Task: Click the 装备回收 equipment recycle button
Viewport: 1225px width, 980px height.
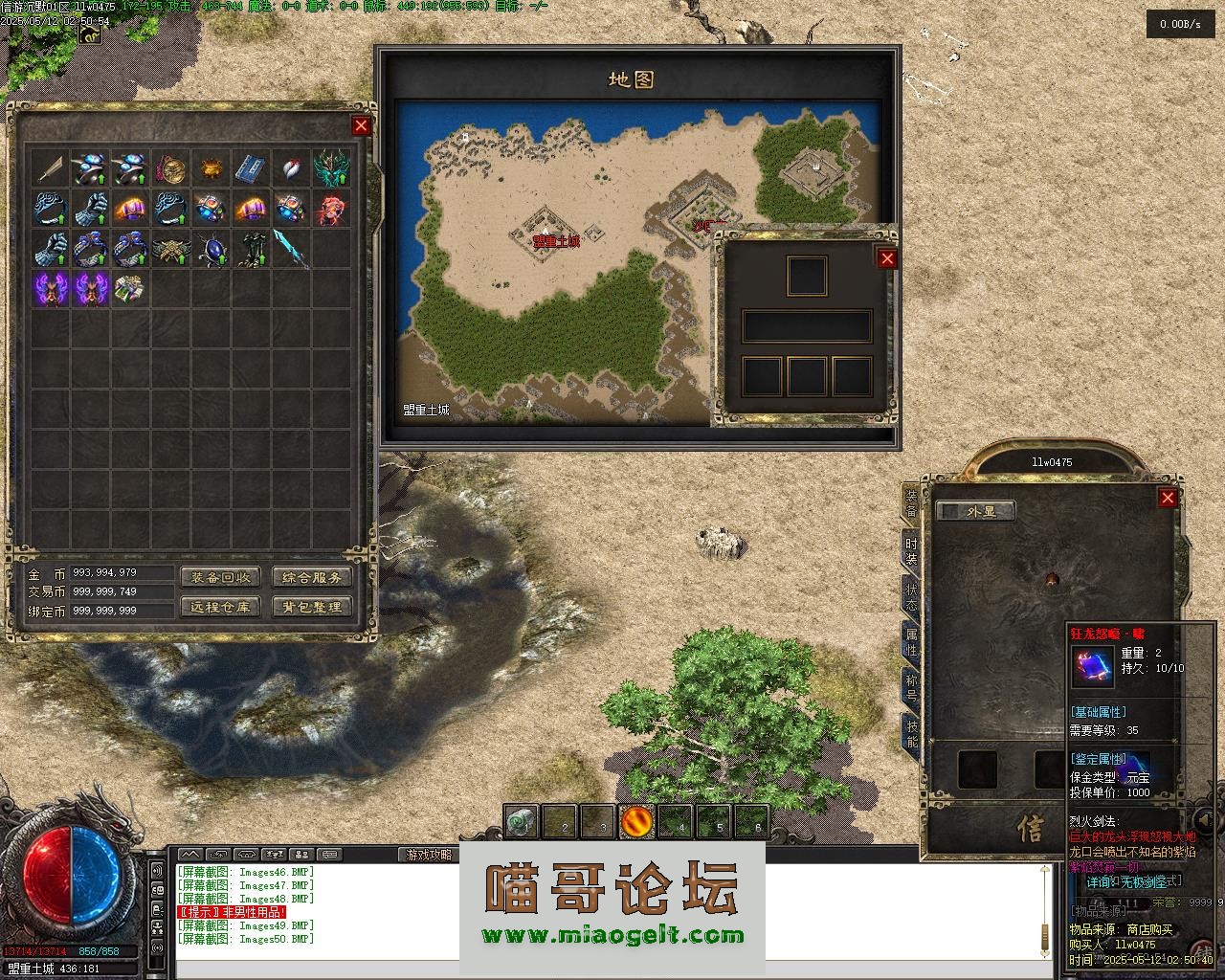Action: coord(219,577)
